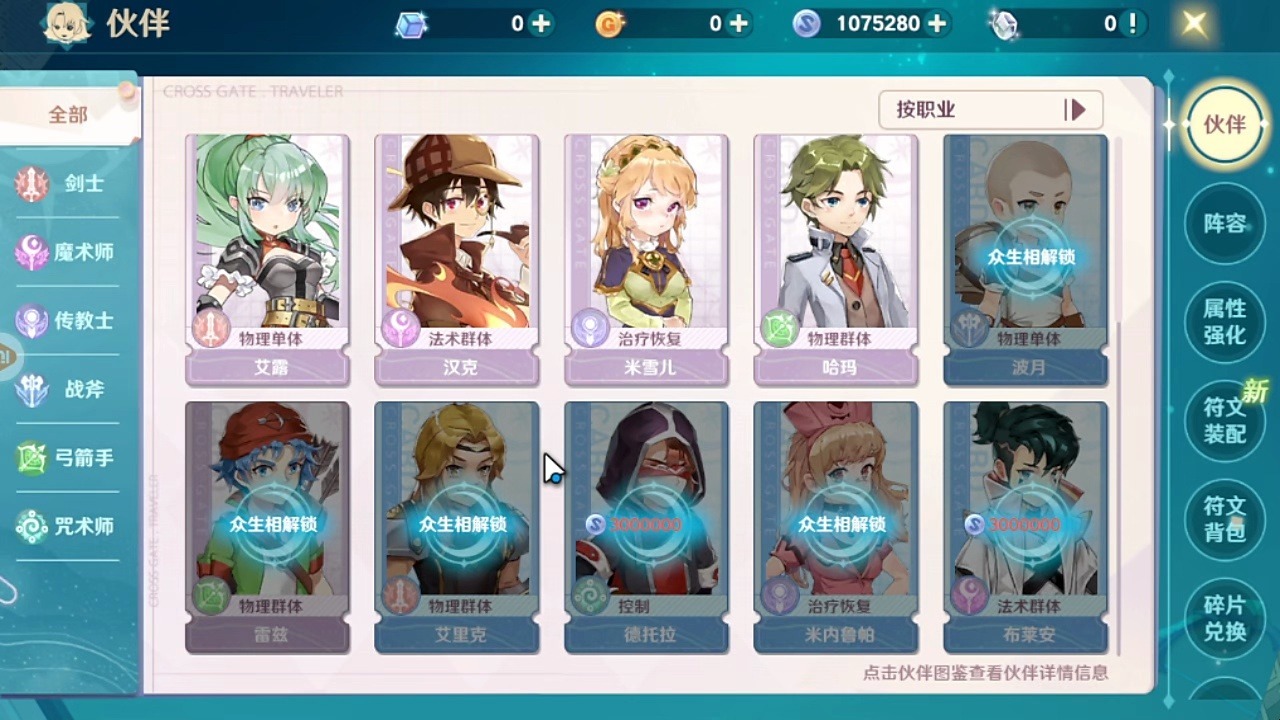
Task: Choose the 米雪儿 healer card
Action: [x=647, y=259]
